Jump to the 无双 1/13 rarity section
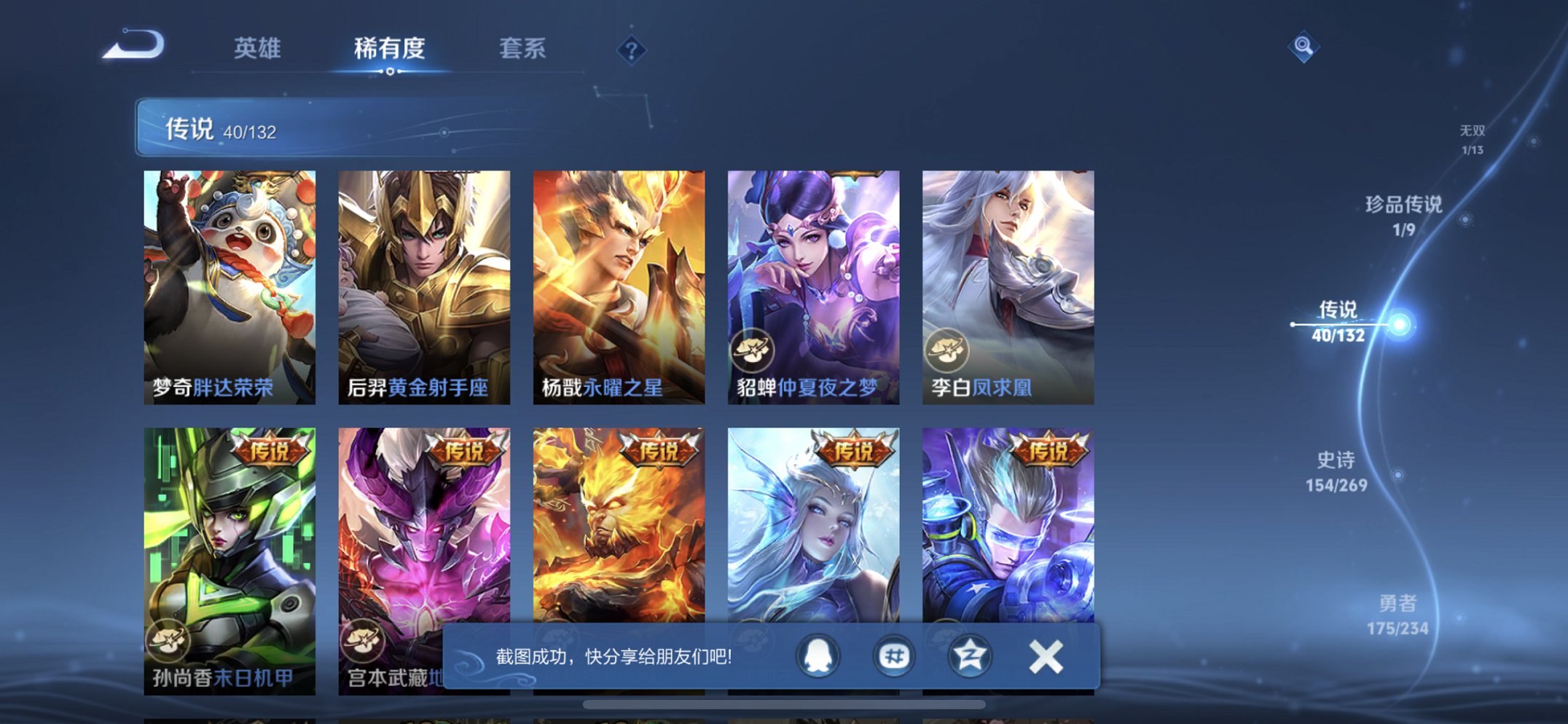 1473,138
